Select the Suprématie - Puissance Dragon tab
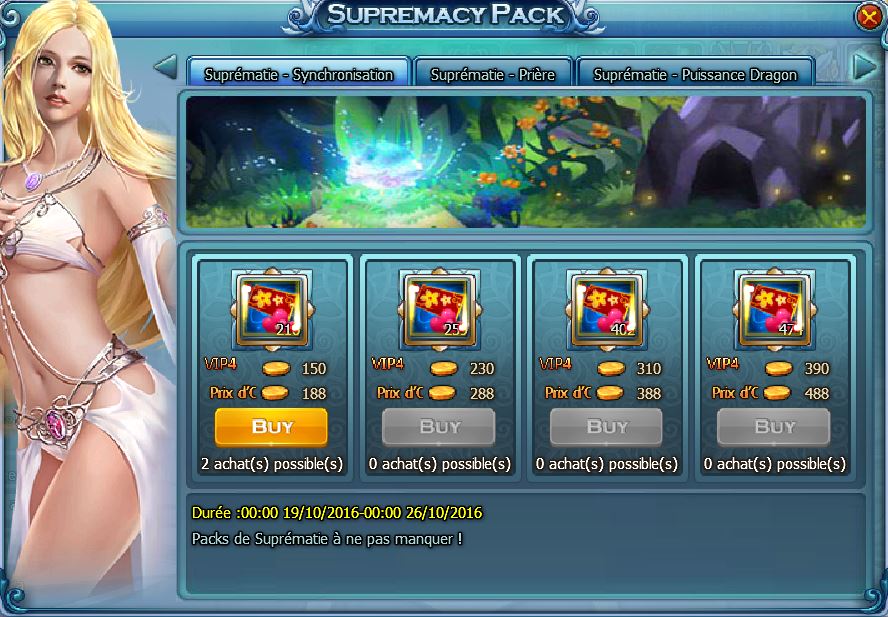 pyautogui.click(x=694, y=74)
